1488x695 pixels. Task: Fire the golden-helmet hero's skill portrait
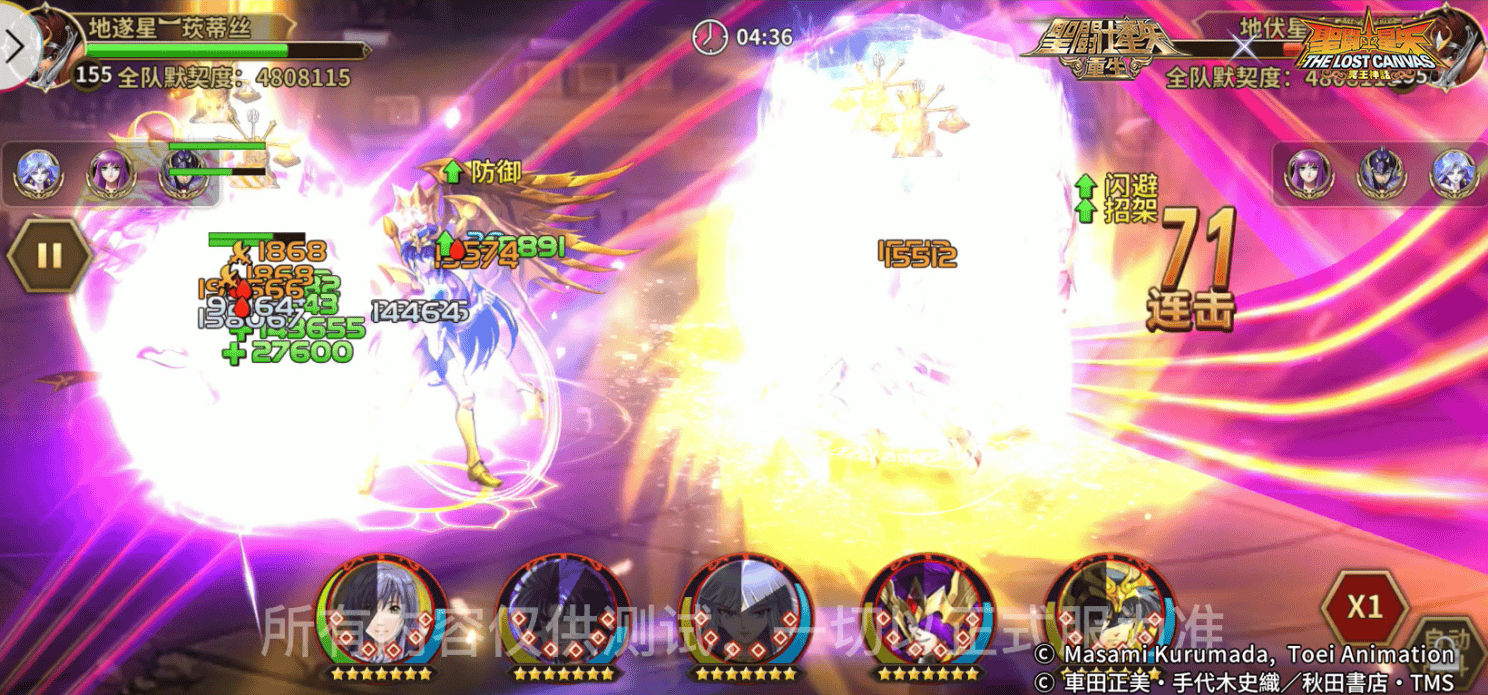[1107, 613]
